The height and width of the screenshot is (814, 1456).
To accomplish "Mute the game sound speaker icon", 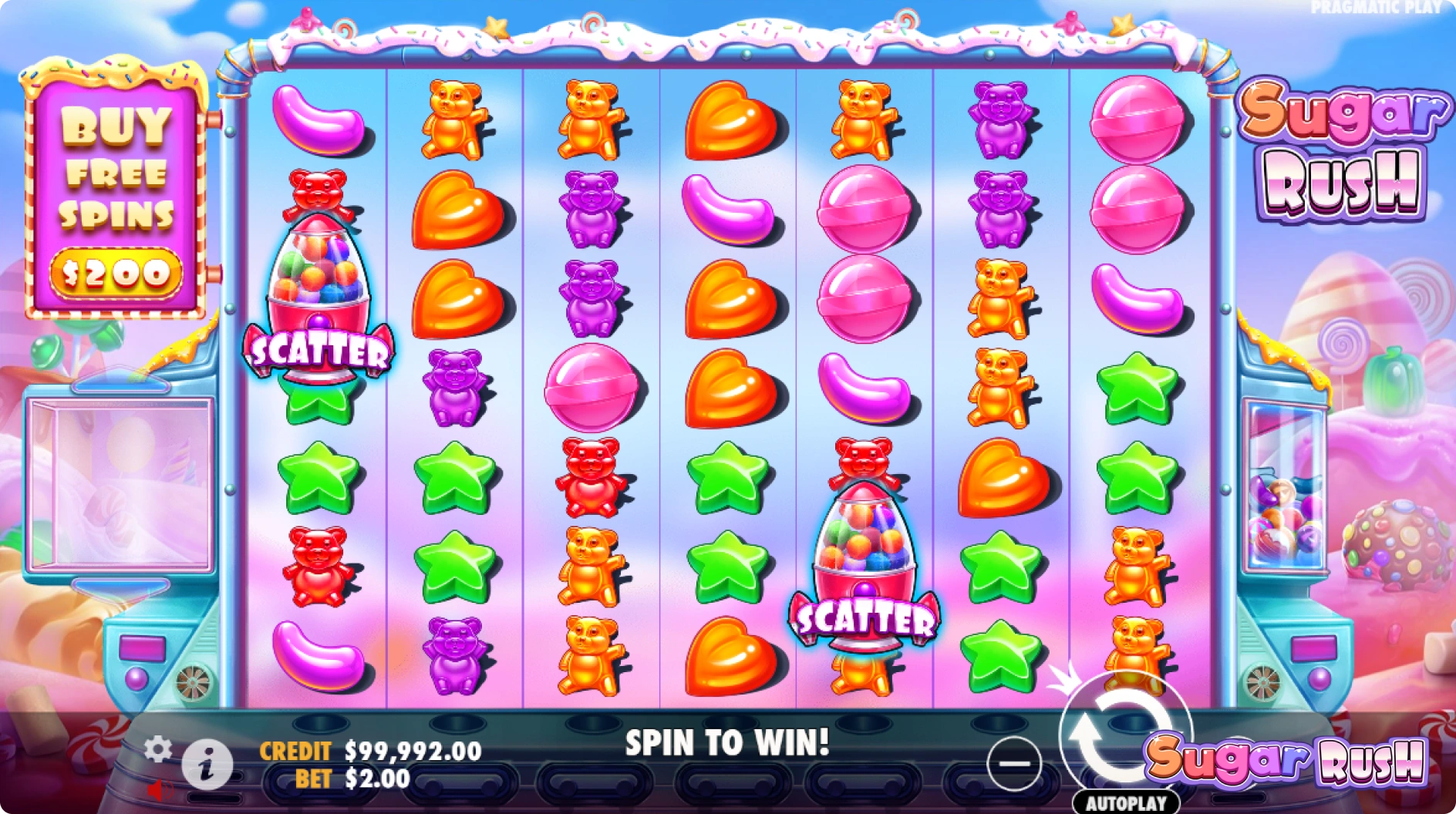I will (160, 789).
